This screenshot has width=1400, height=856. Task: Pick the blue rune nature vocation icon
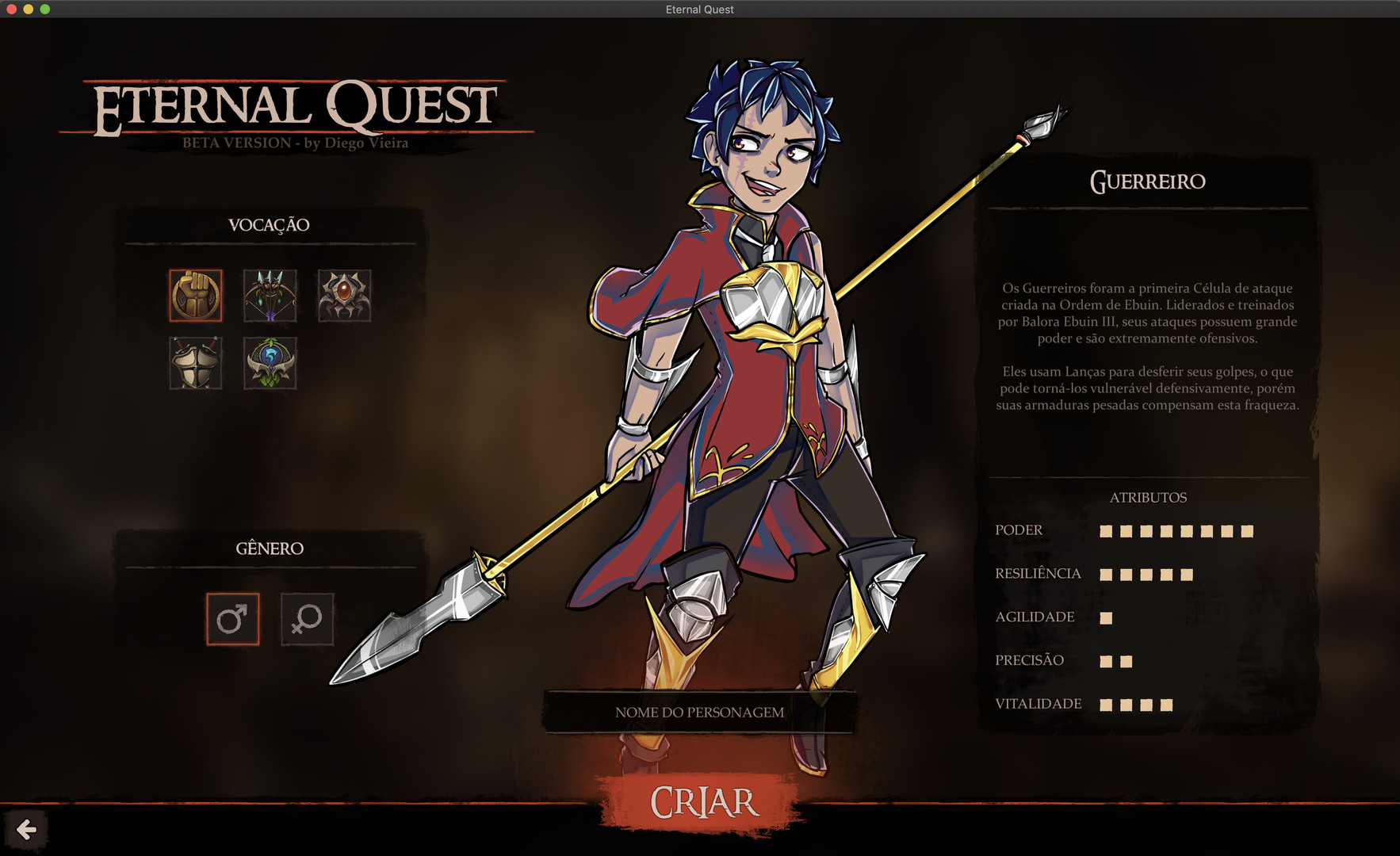coord(270,365)
